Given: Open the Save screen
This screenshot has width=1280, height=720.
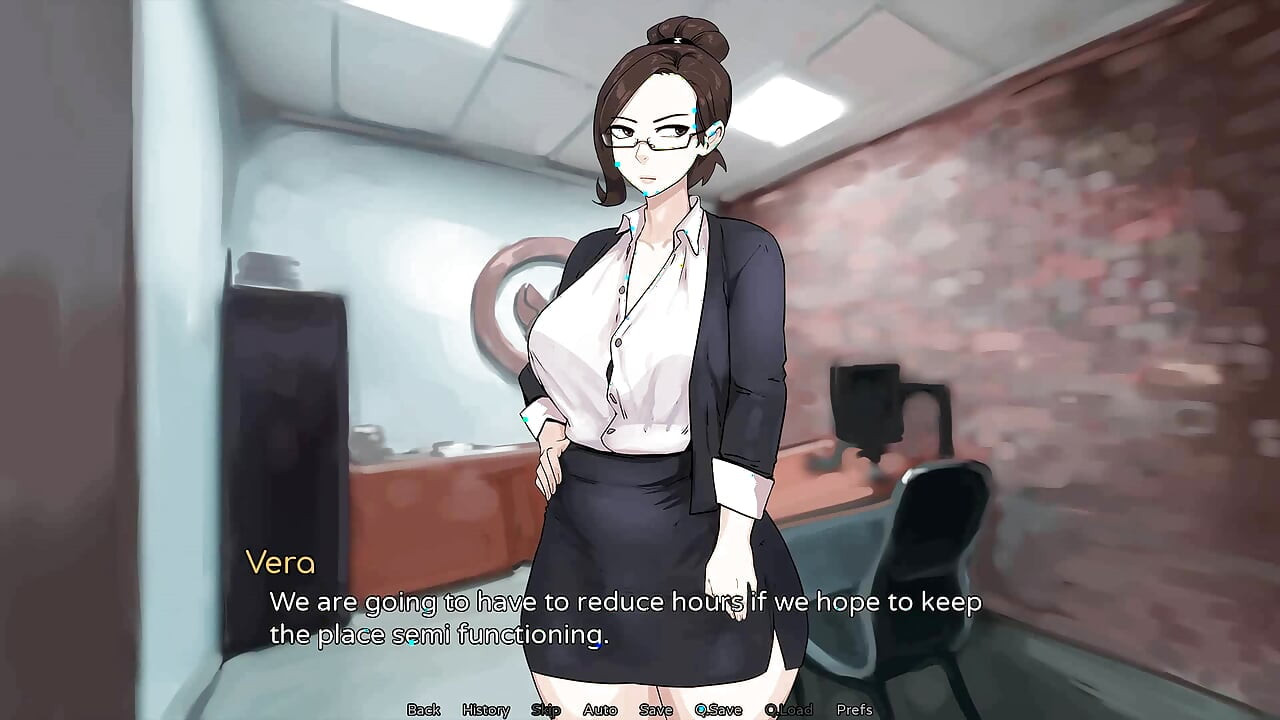Looking at the screenshot, I should pos(655,709).
